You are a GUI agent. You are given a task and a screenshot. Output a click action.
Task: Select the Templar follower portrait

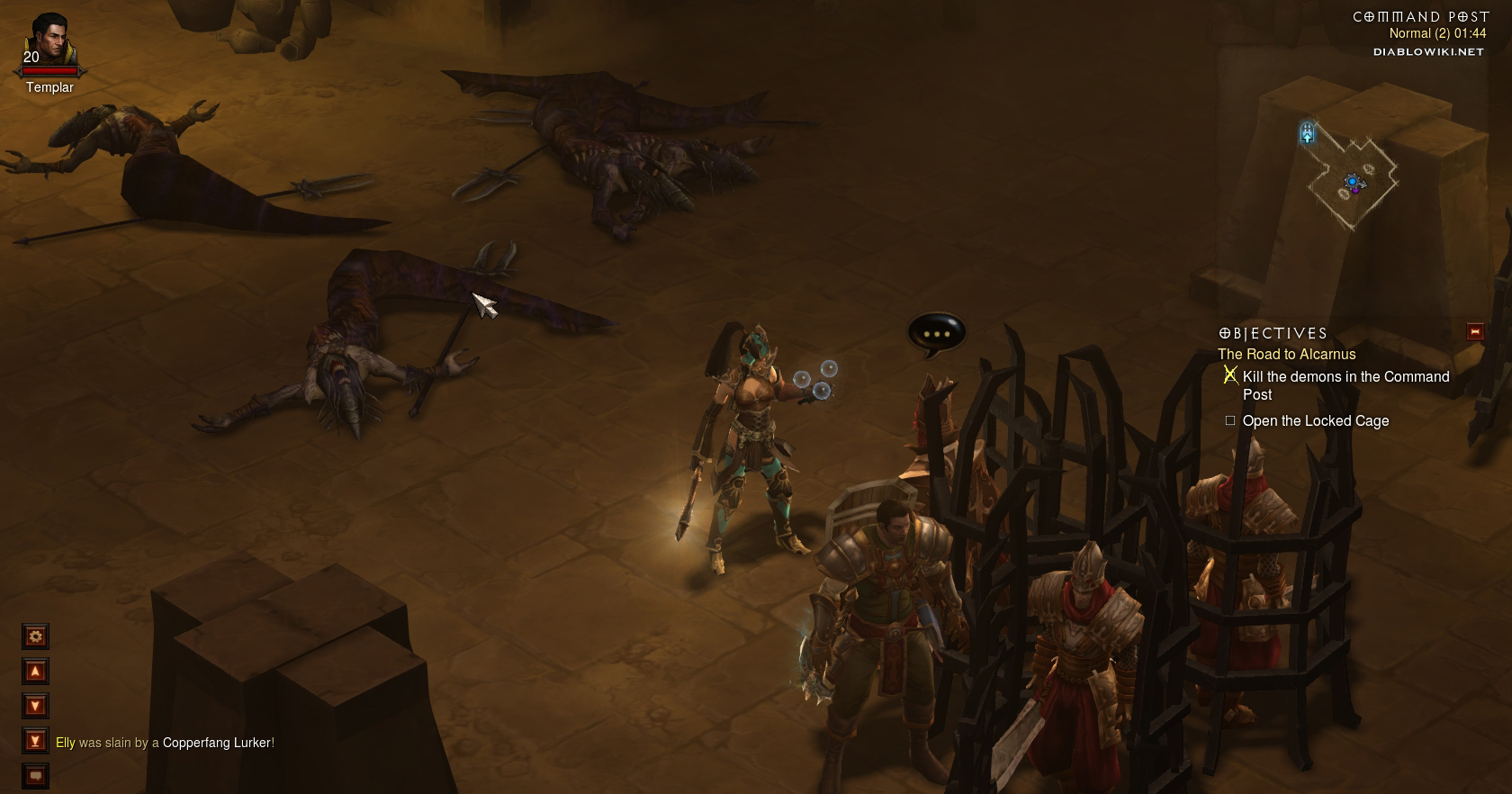49,42
